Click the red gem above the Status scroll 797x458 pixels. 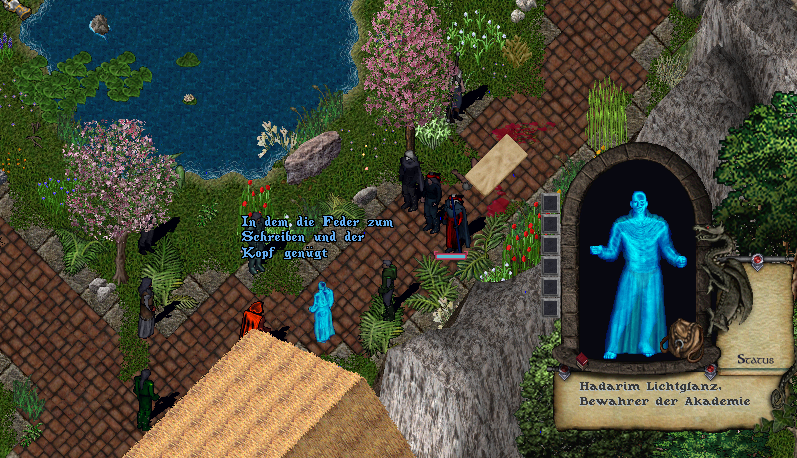tap(757, 262)
